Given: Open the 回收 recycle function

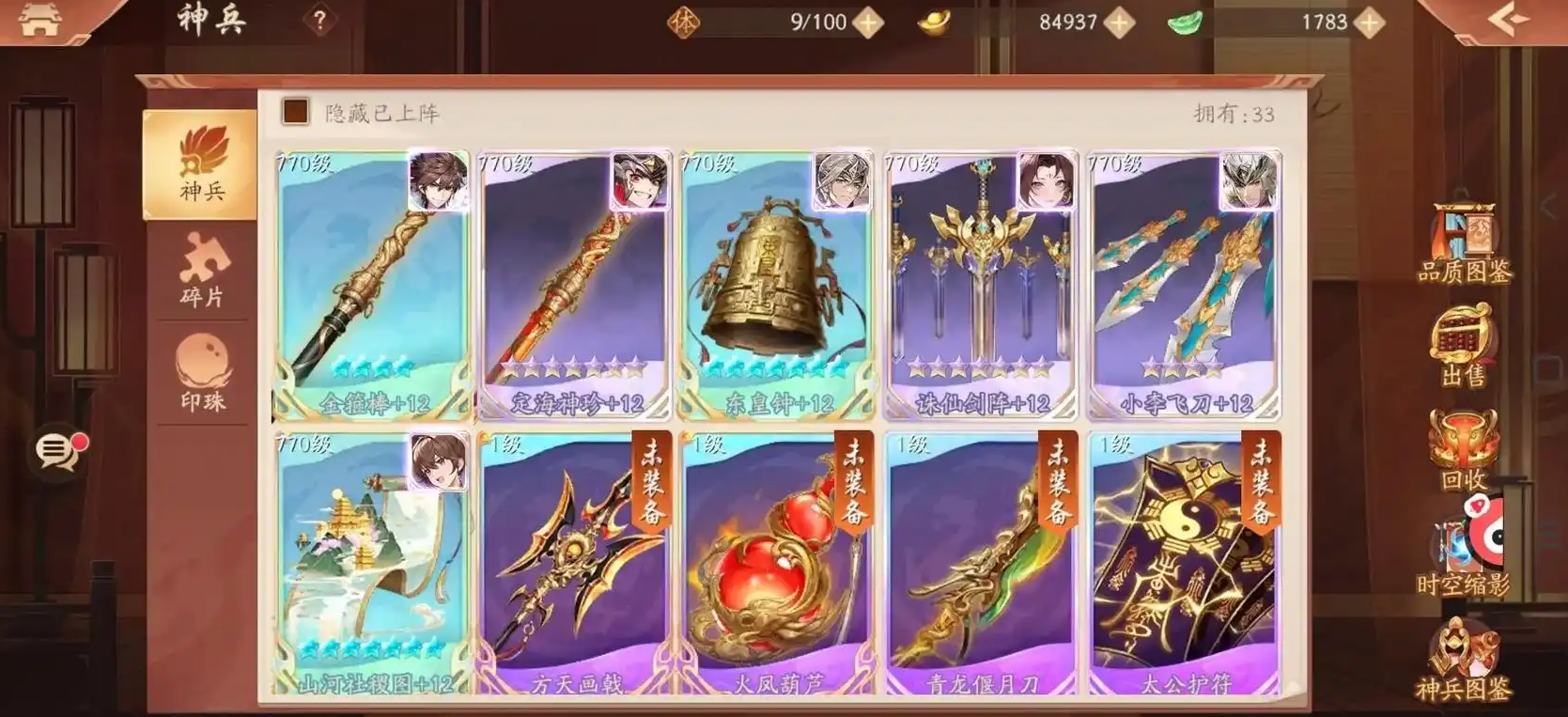Looking at the screenshot, I should pos(1463,449).
